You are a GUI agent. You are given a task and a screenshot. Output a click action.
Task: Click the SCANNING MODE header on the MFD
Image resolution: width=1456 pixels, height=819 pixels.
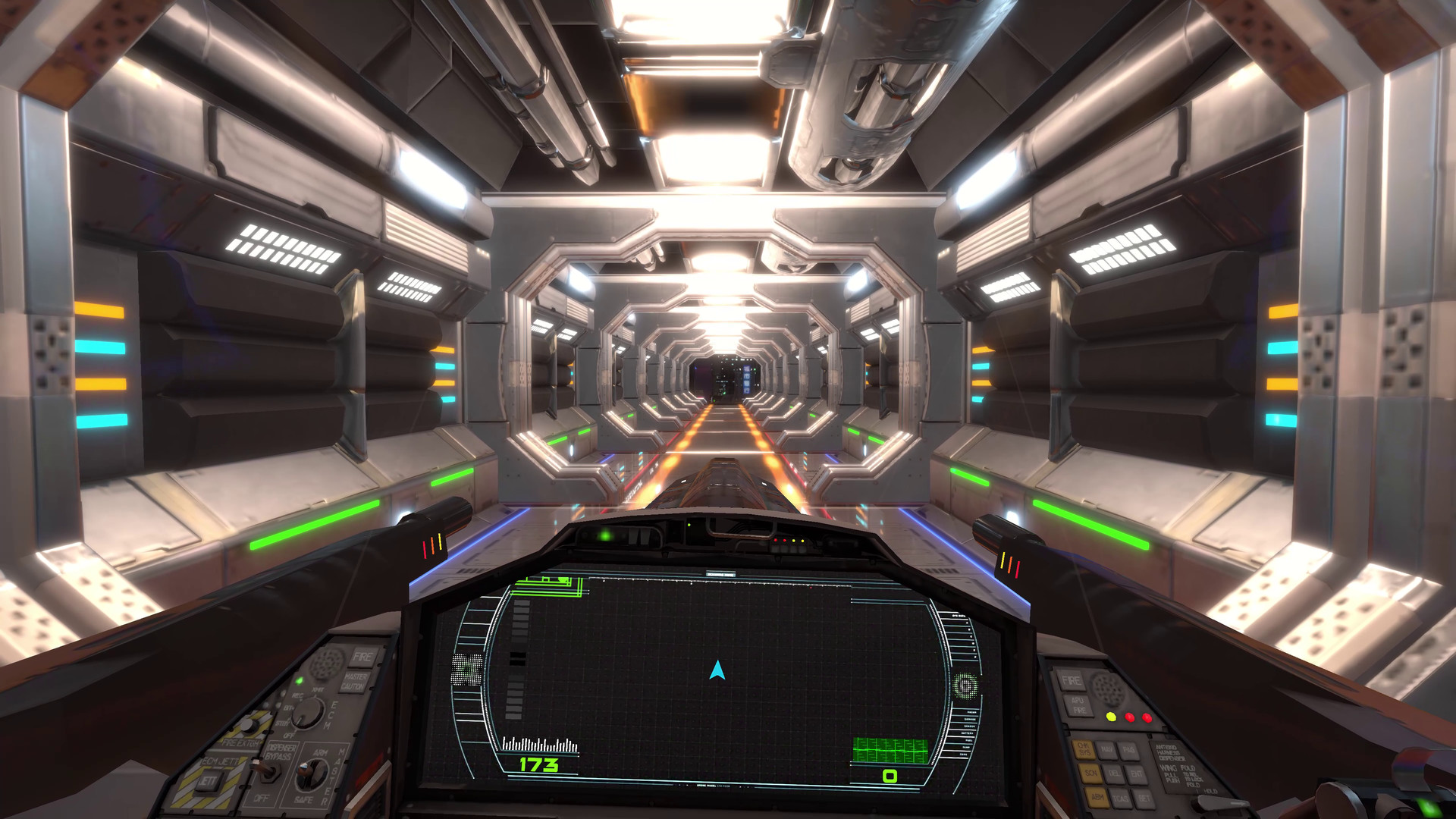pyautogui.click(x=721, y=574)
